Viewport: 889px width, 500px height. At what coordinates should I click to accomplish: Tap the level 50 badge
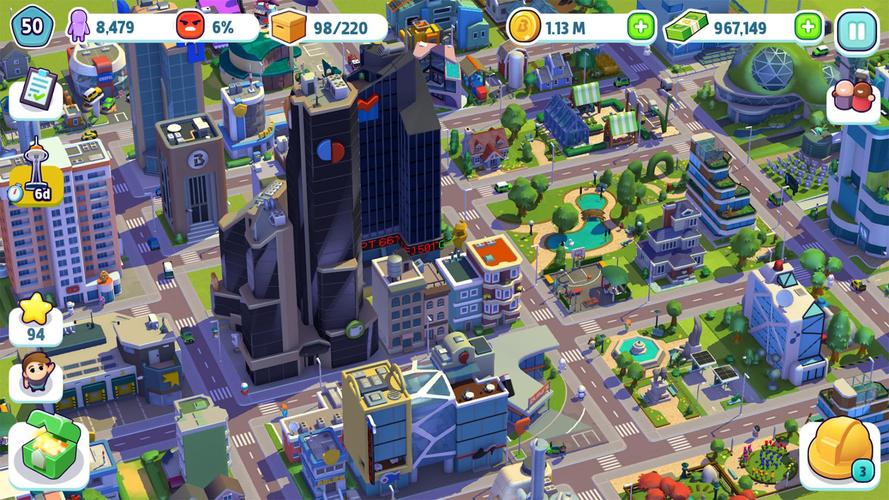(31, 25)
